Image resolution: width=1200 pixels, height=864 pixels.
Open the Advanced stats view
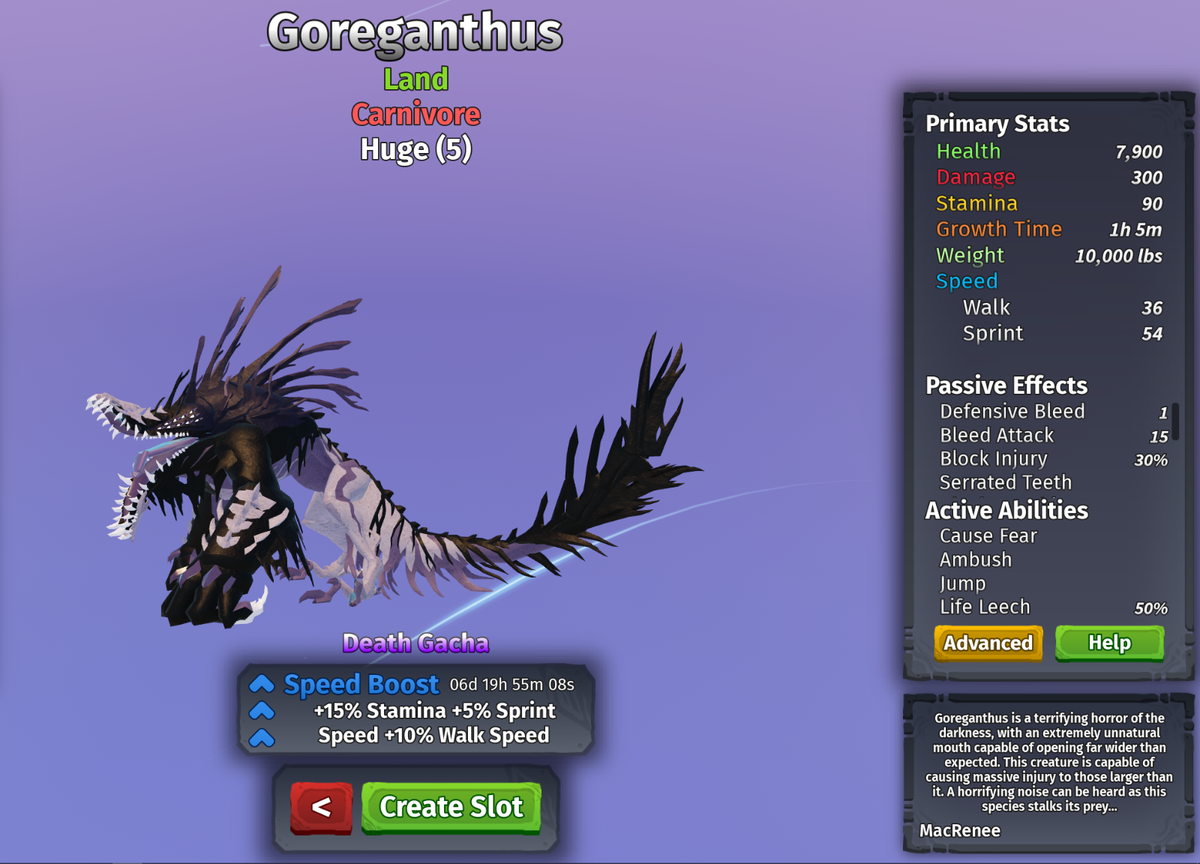(988, 643)
